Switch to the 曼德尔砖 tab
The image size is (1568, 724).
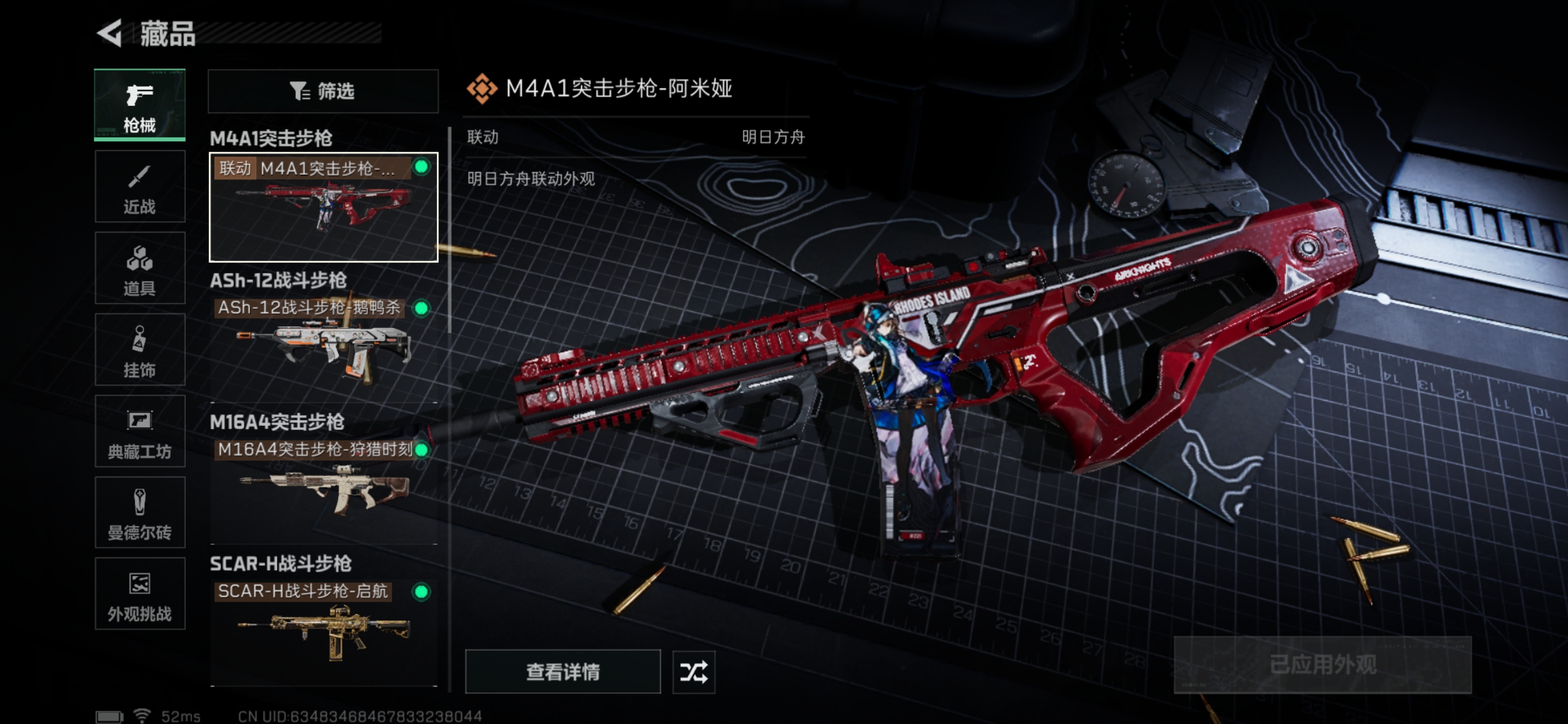point(139,513)
